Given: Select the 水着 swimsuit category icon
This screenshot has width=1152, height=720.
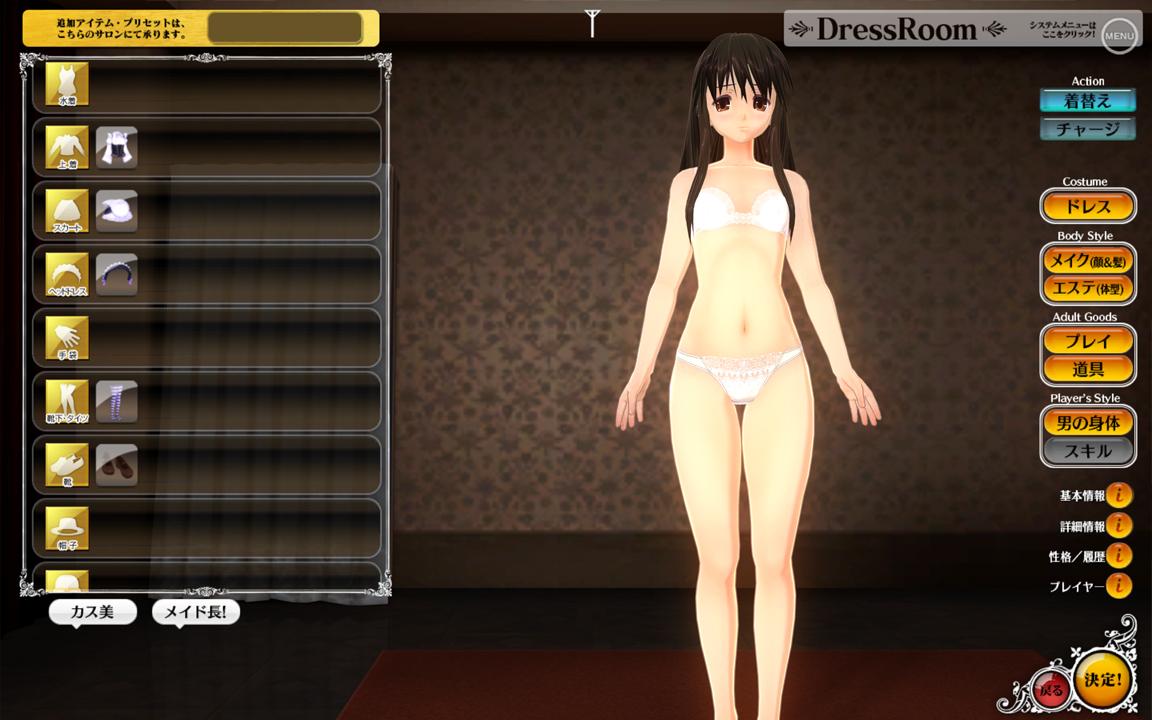Looking at the screenshot, I should pyautogui.click(x=67, y=84).
